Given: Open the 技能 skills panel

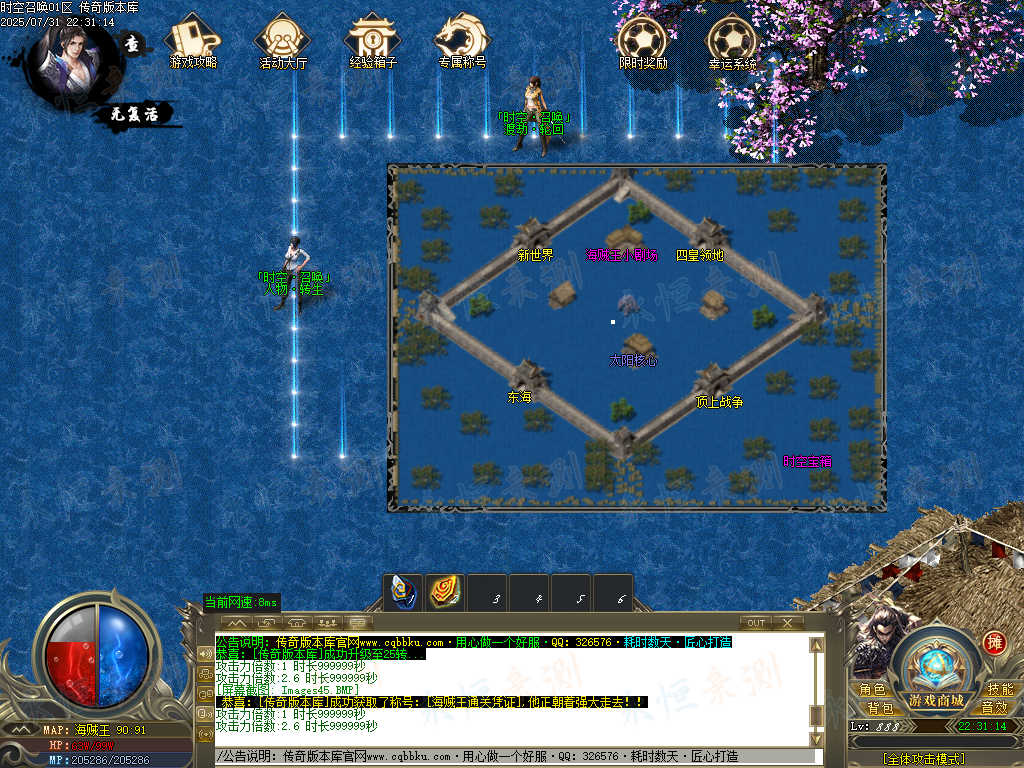Looking at the screenshot, I should click(999, 690).
